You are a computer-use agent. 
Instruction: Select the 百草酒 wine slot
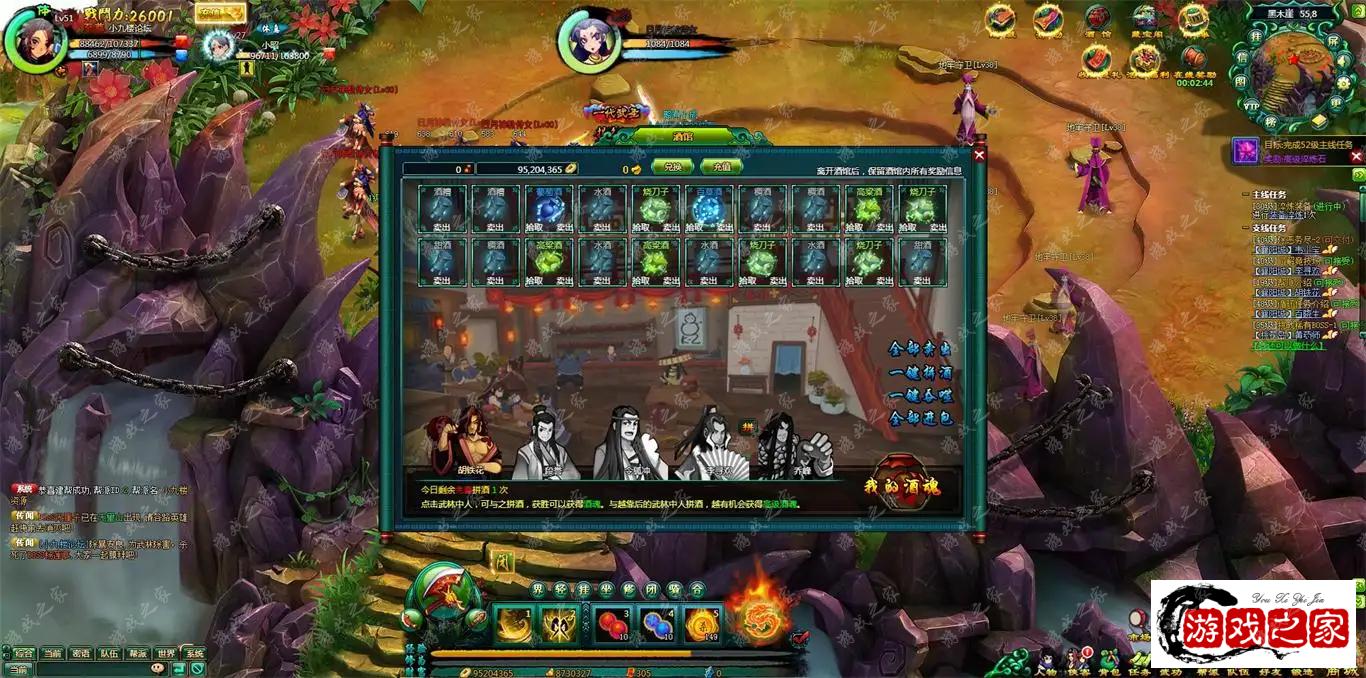[x=709, y=210]
